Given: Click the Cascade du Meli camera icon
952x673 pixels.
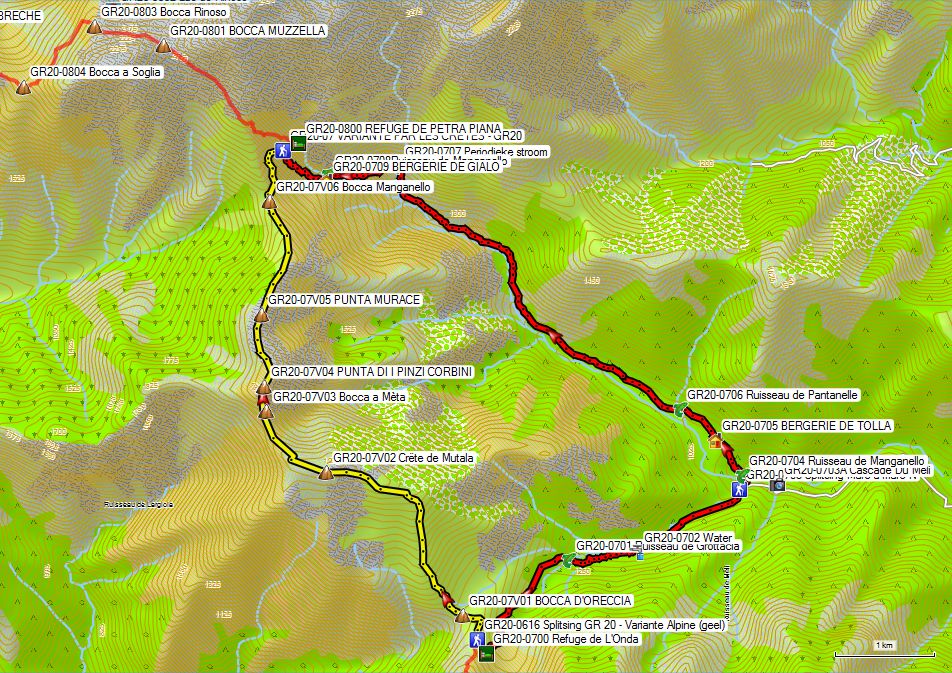Looking at the screenshot, I should [x=779, y=484].
